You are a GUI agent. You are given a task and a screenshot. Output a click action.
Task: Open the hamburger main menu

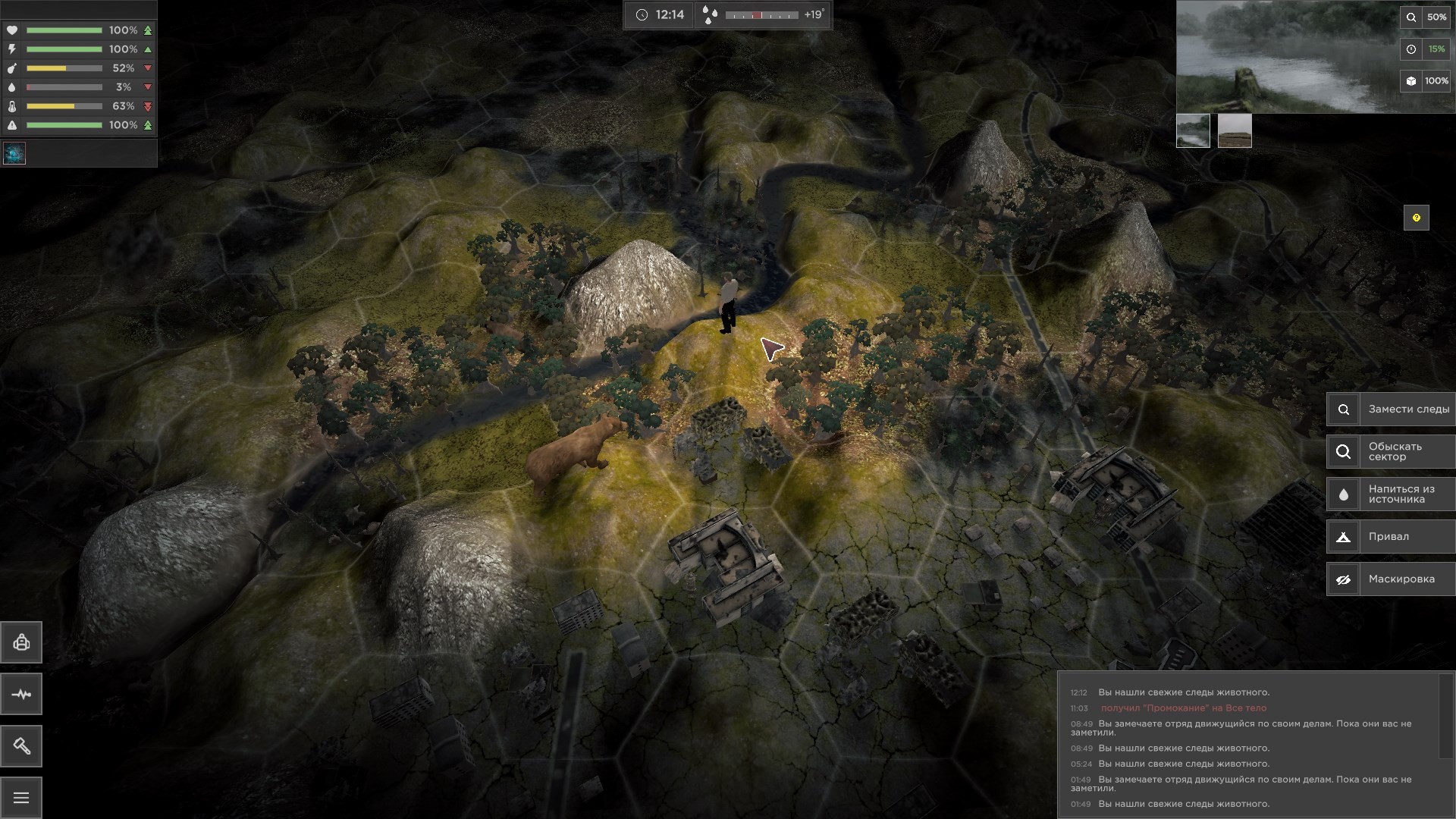(21, 798)
